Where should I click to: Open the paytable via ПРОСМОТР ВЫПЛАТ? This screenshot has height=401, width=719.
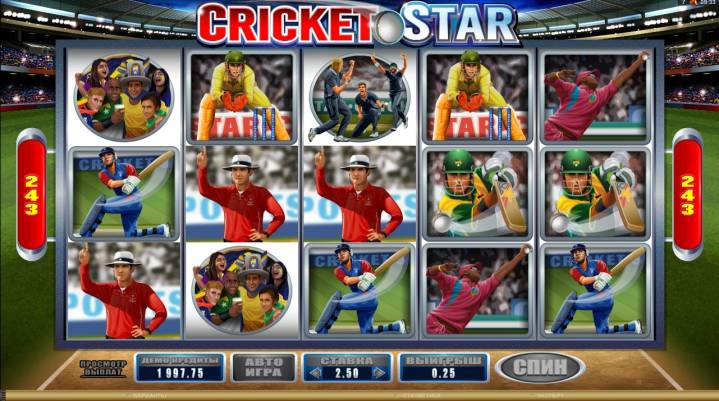click(103, 366)
